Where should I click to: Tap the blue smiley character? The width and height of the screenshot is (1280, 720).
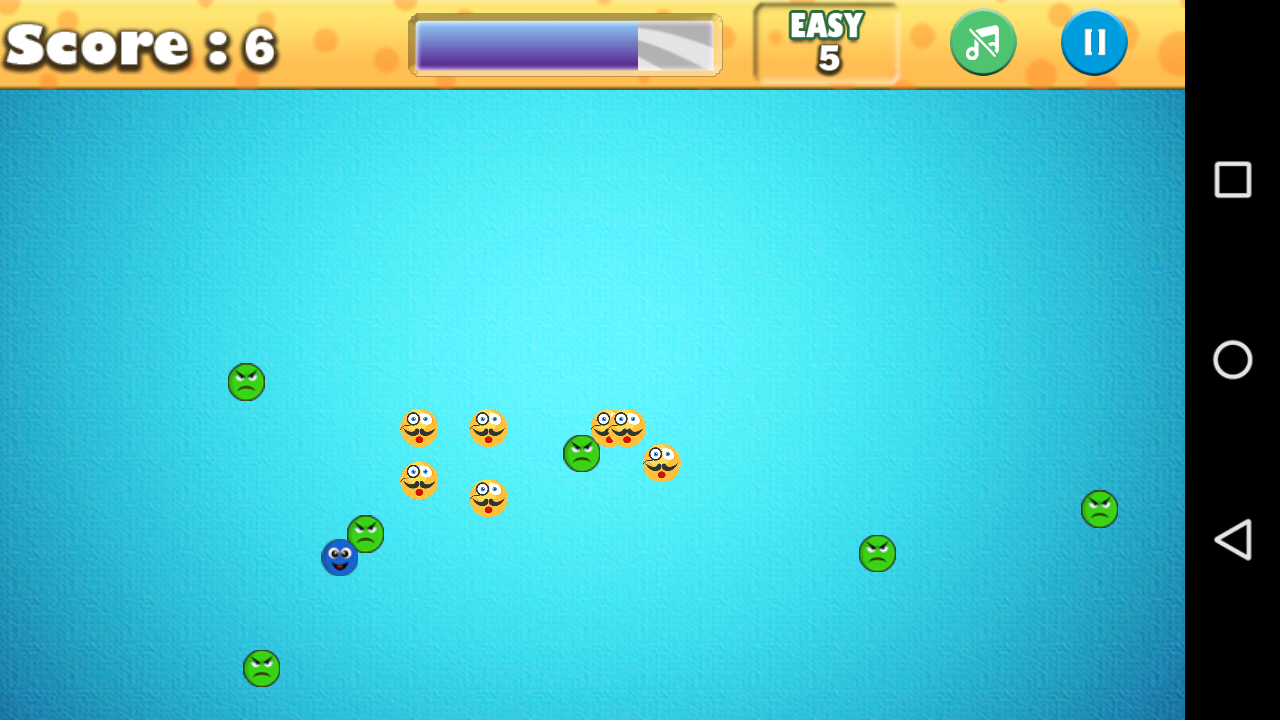point(339,558)
